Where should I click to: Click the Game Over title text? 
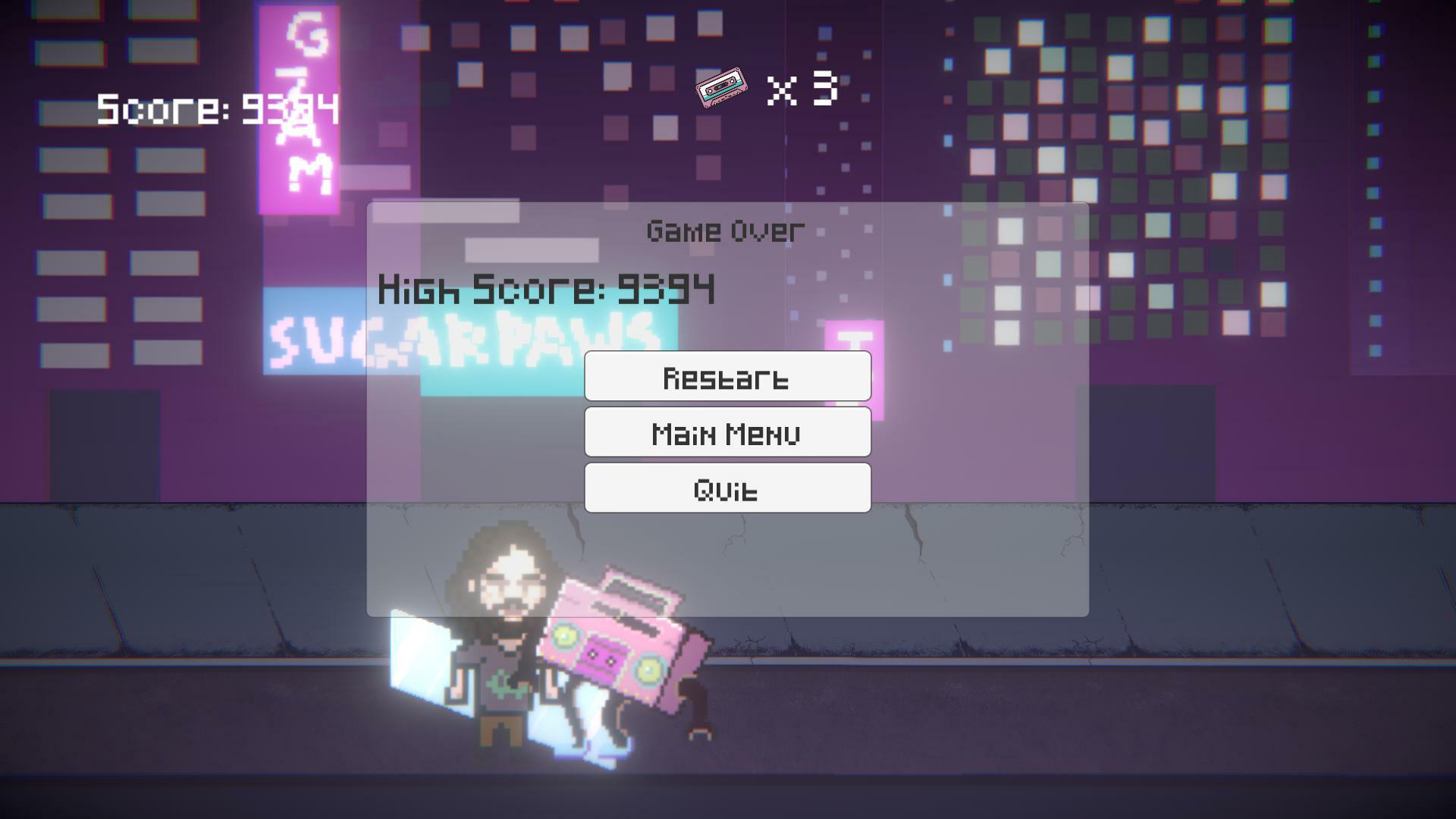[723, 230]
